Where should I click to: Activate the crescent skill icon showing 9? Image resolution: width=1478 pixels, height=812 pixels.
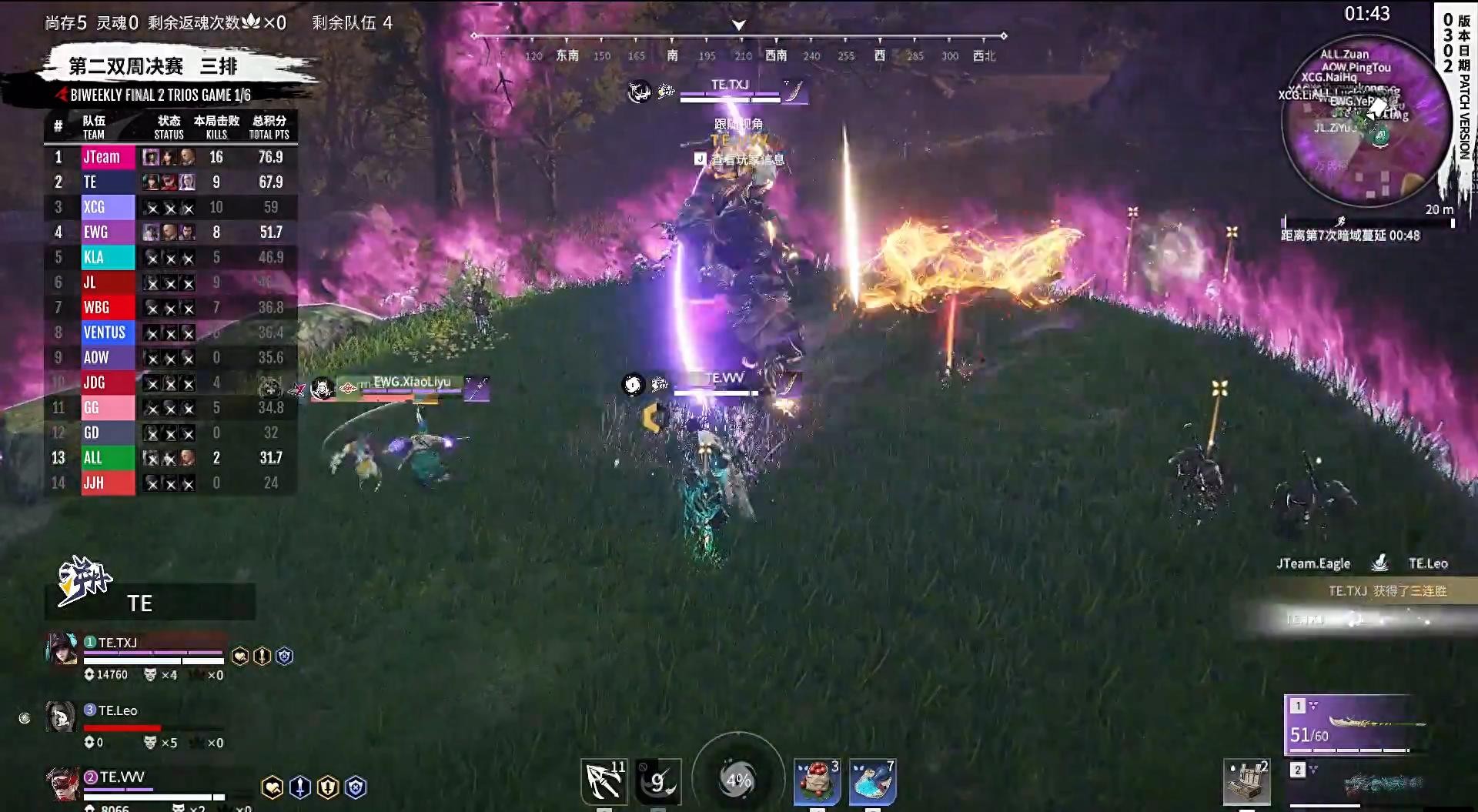(x=658, y=781)
